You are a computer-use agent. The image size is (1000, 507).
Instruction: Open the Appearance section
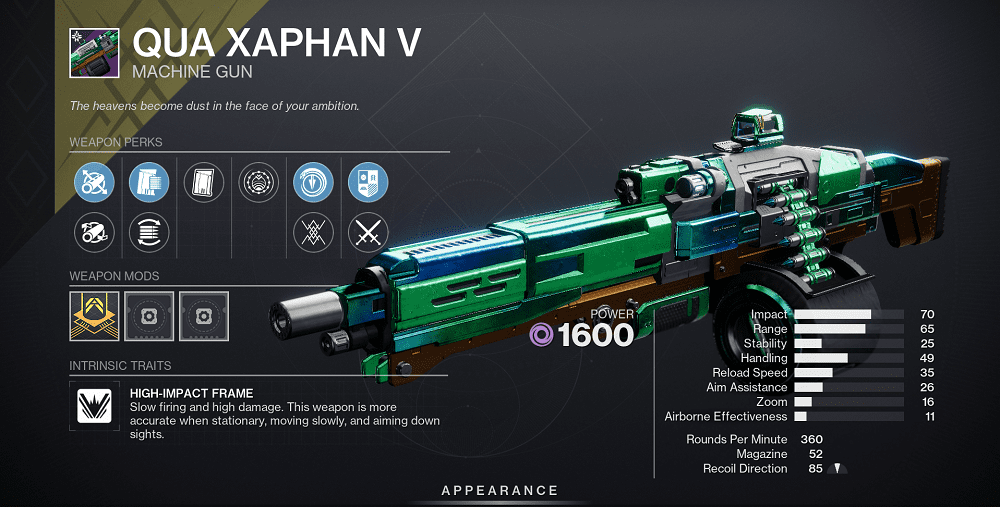(500, 490)
